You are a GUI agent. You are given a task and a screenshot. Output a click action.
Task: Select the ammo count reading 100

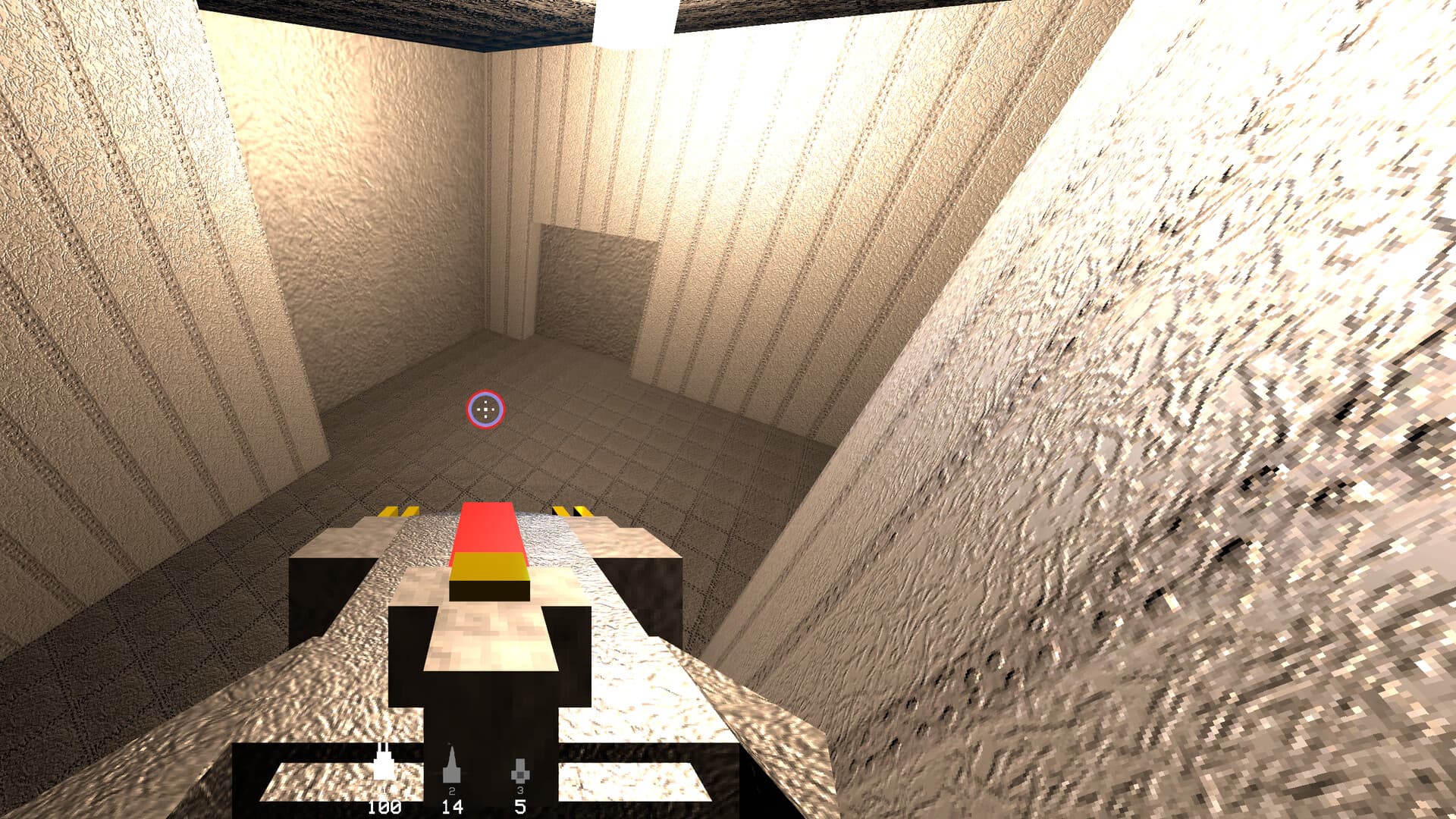pos(384,808)
